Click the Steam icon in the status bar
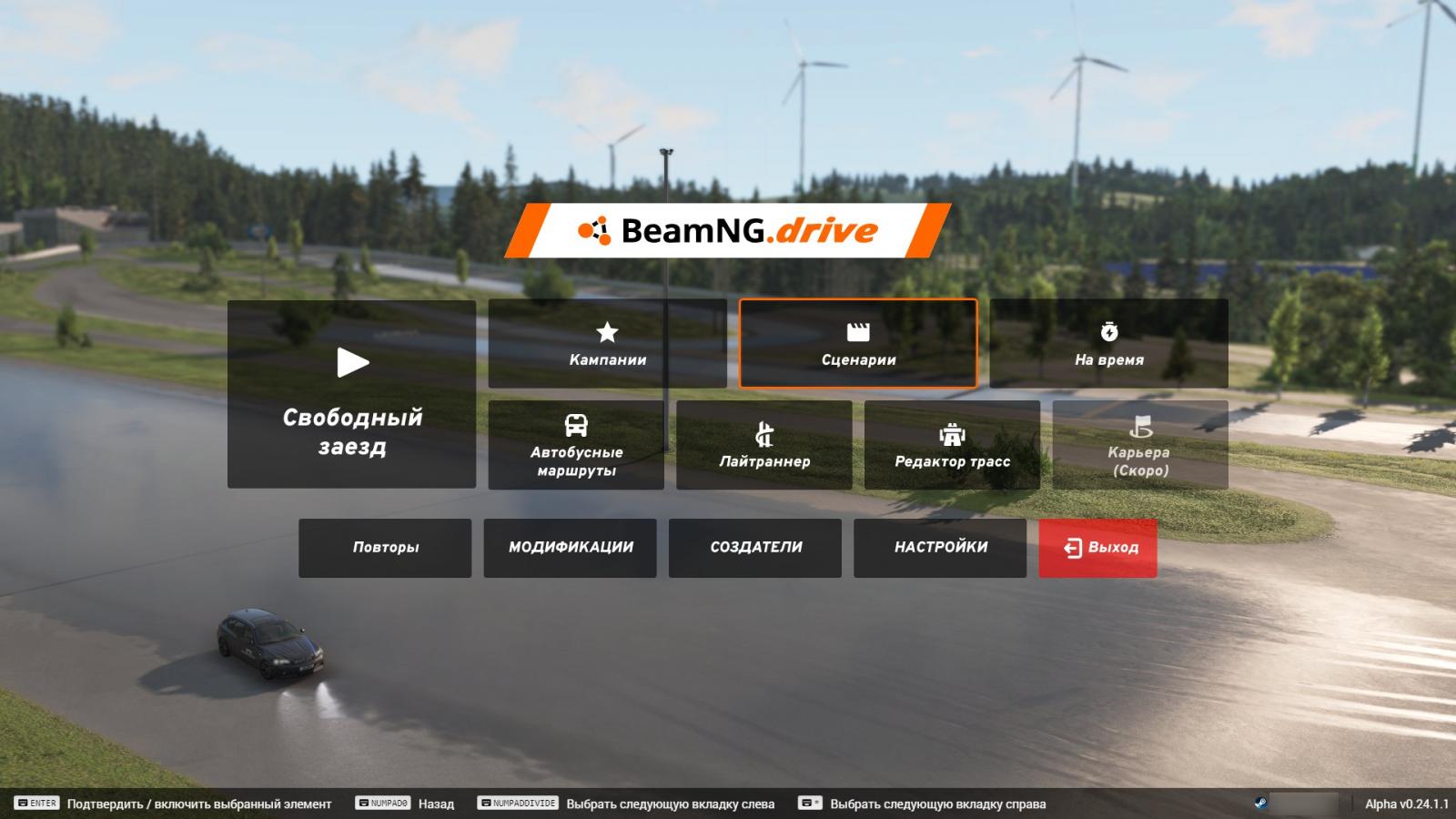Viewport: 1456px width, 819px height. [1262, 804]
